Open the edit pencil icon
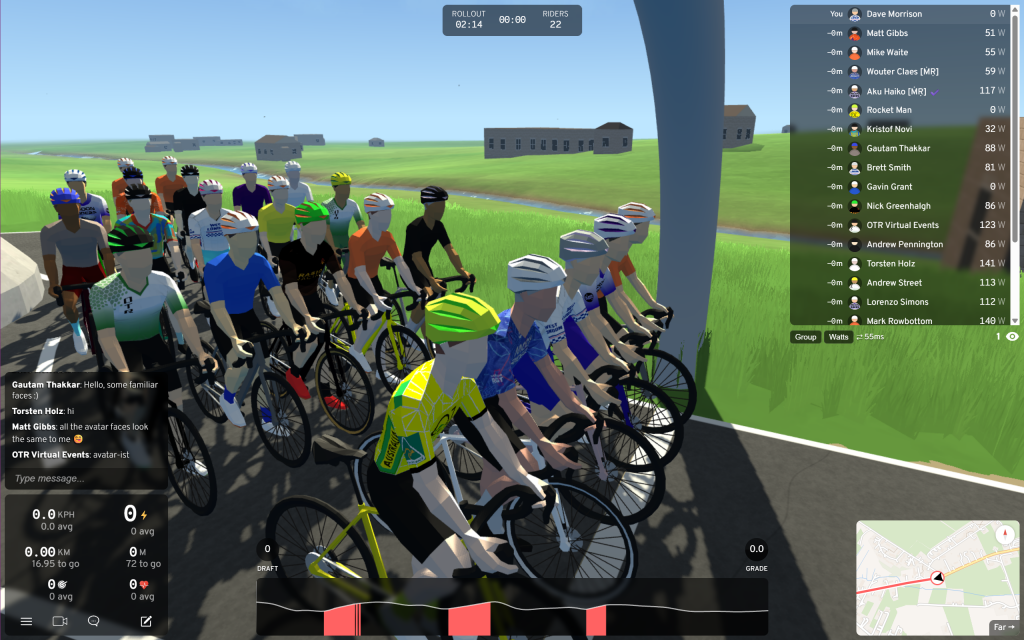The width and height of the screenshot is (1024, 640). coord(146,621)
